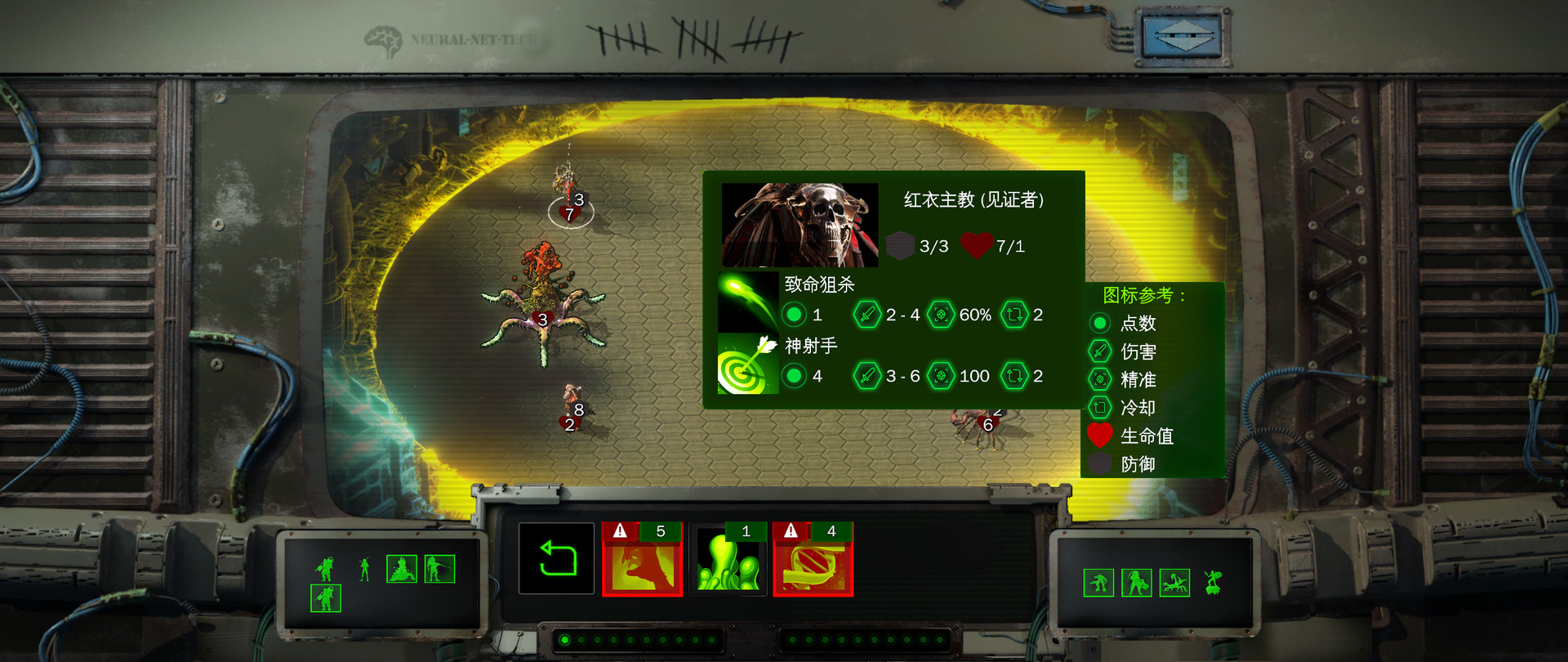1568x662 pixels.
Task: Click the green return arrow button
Action: (556, 558)
